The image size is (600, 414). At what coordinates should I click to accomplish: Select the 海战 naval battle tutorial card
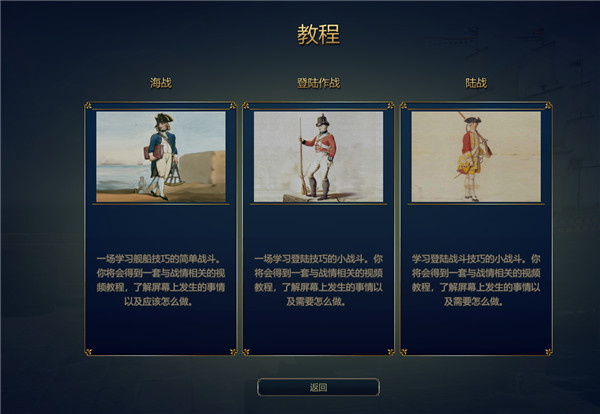(x=161, y=228)
